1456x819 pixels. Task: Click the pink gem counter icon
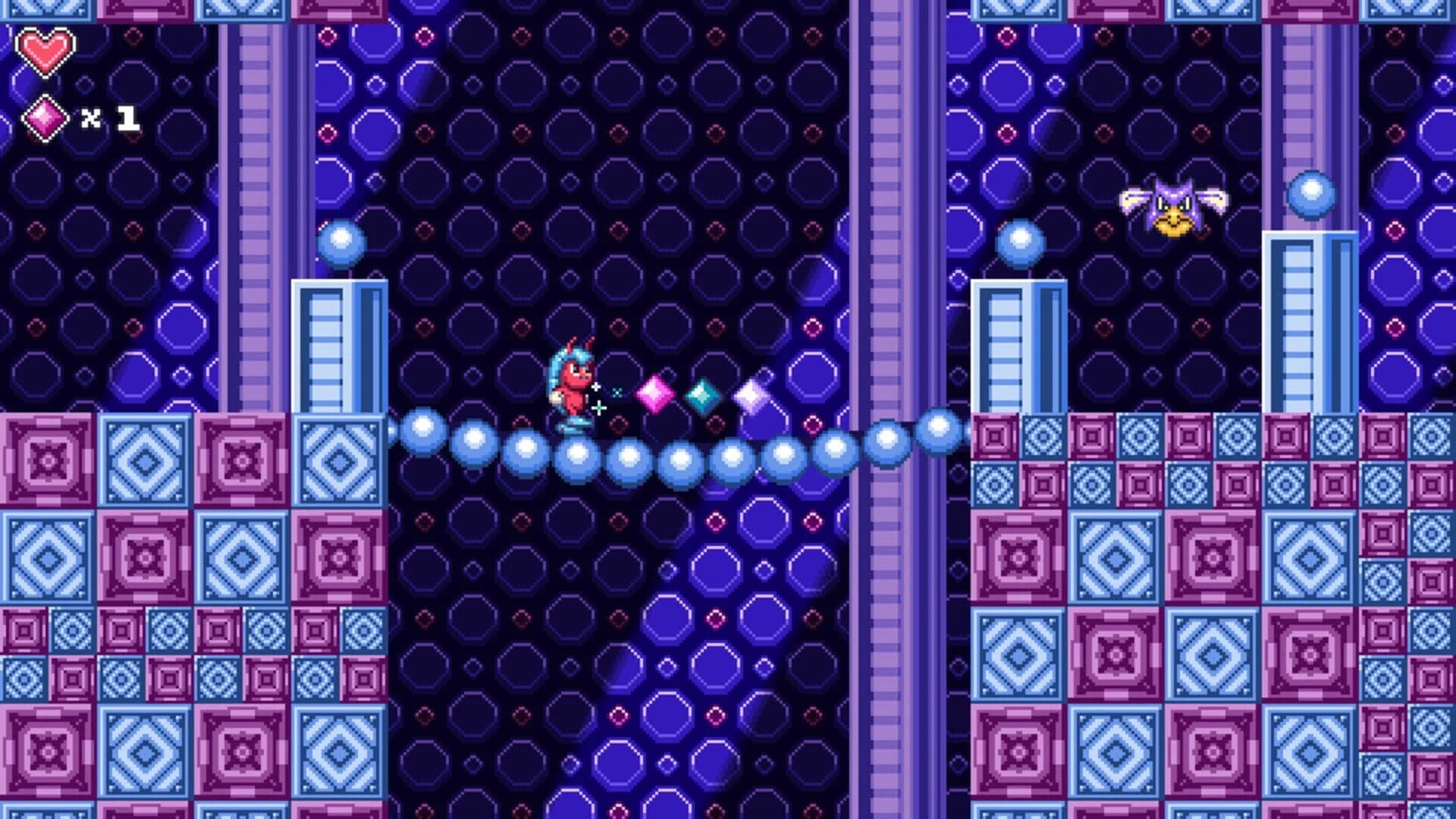click(47, 118)
